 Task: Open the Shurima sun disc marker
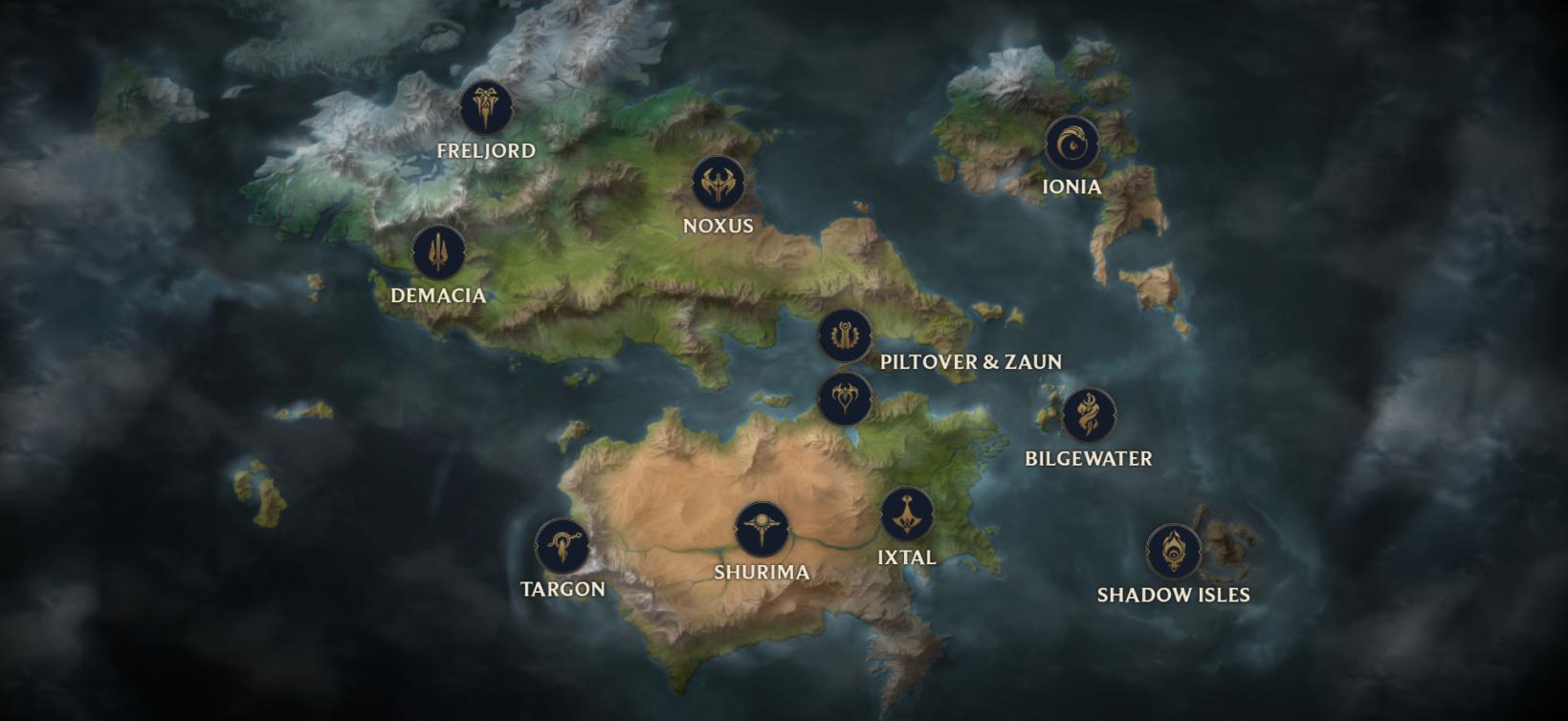point(762,529)
